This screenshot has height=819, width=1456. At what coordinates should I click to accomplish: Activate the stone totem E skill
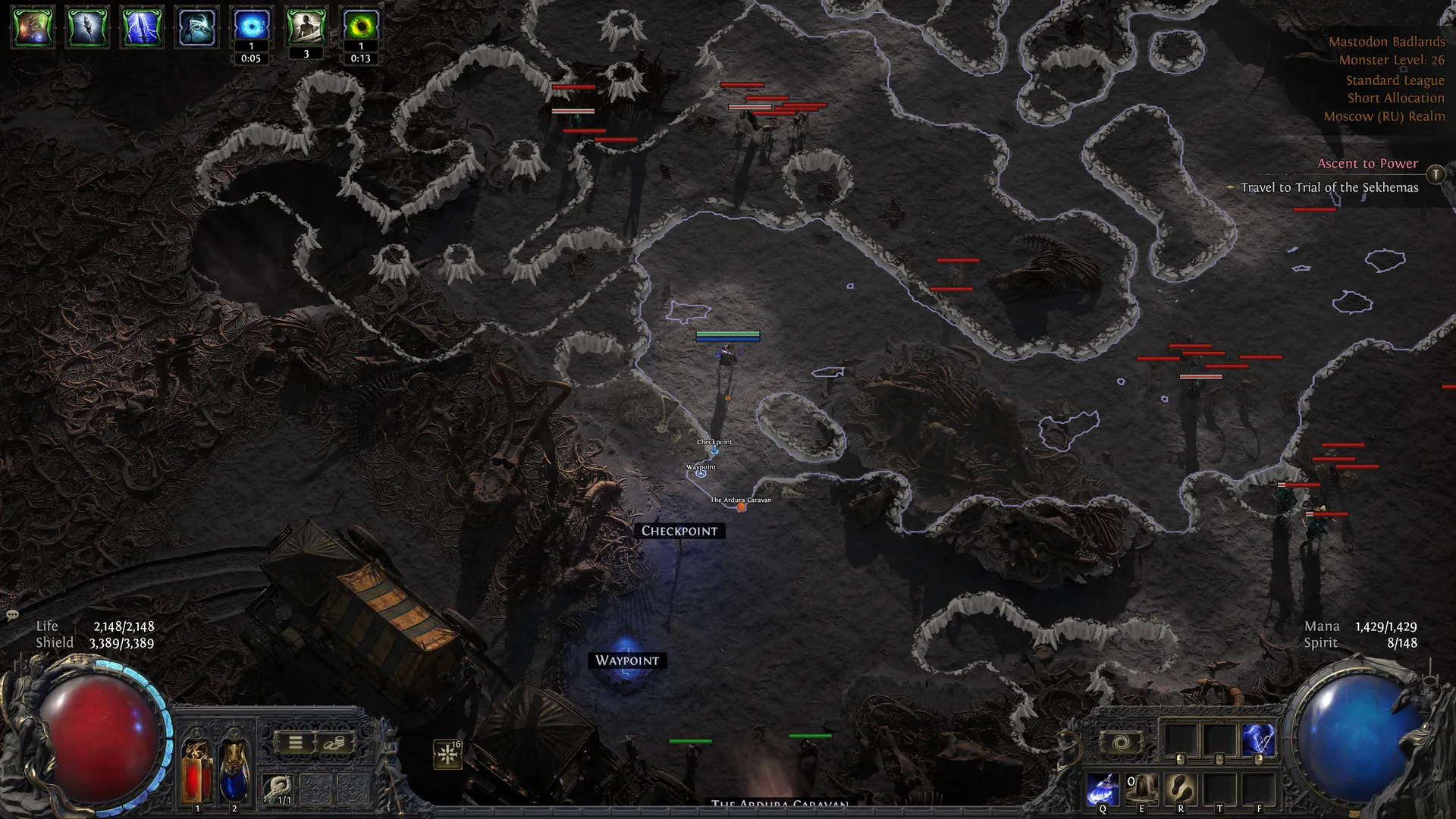(1141, 789)
